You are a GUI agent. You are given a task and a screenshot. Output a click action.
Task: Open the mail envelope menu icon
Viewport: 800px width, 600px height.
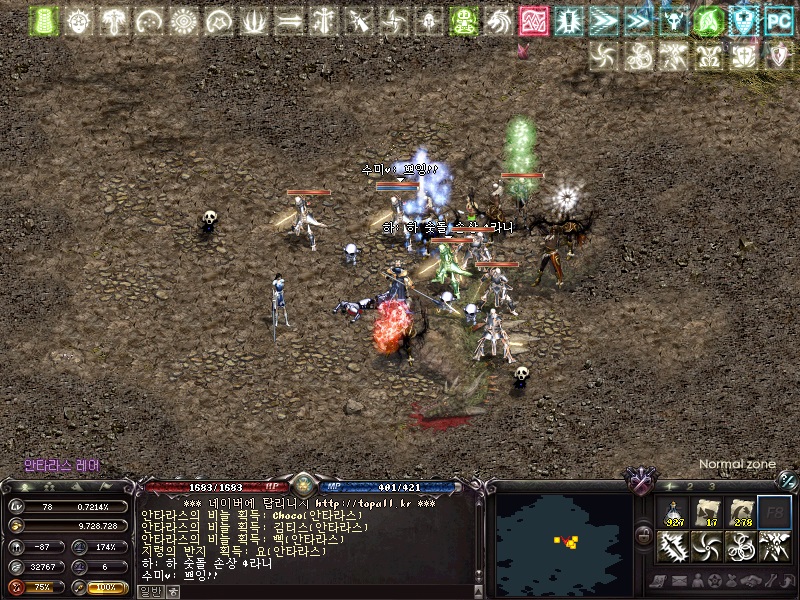tap(679, 581)
